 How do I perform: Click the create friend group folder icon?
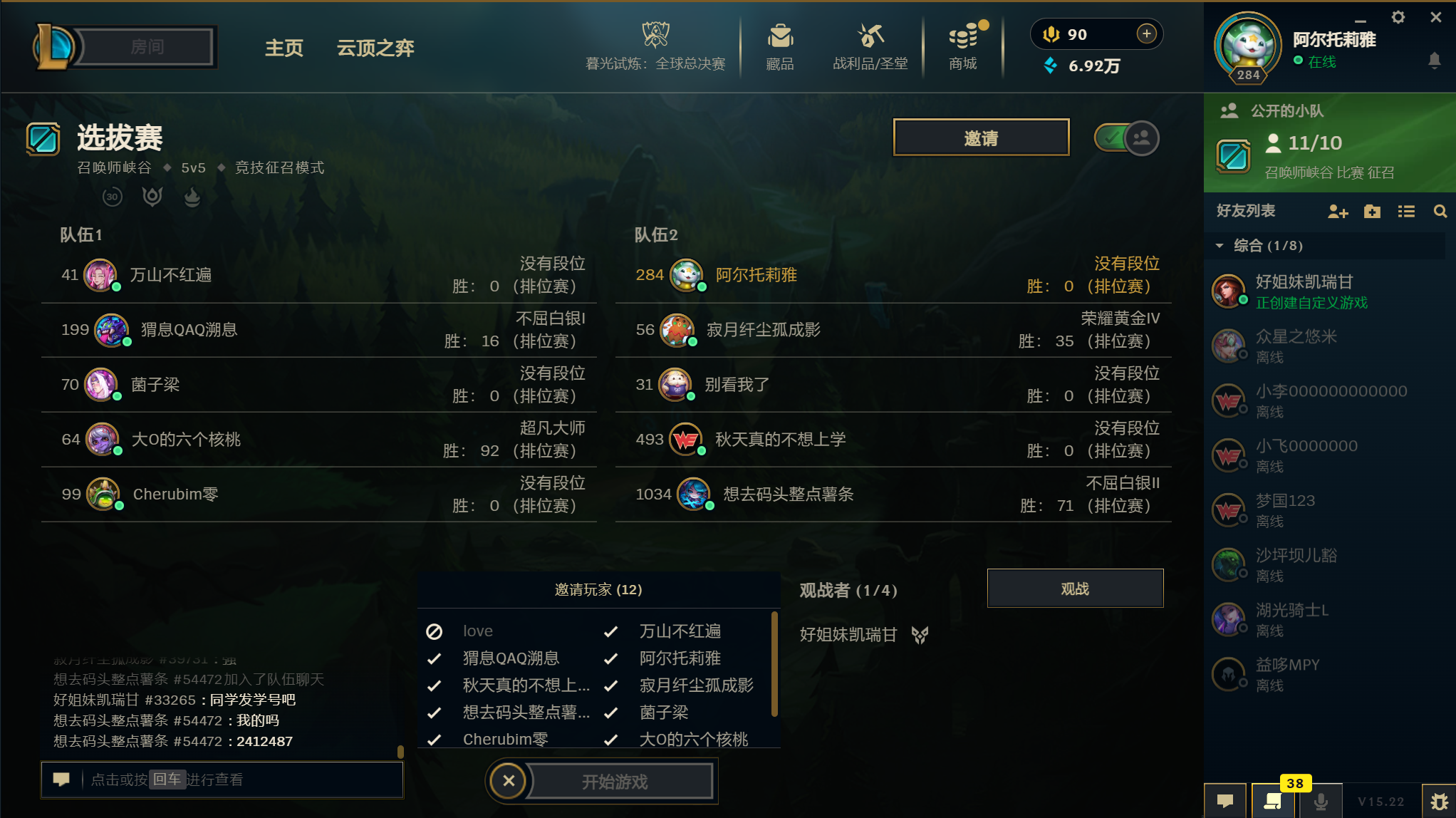[x=1372, y=212]
